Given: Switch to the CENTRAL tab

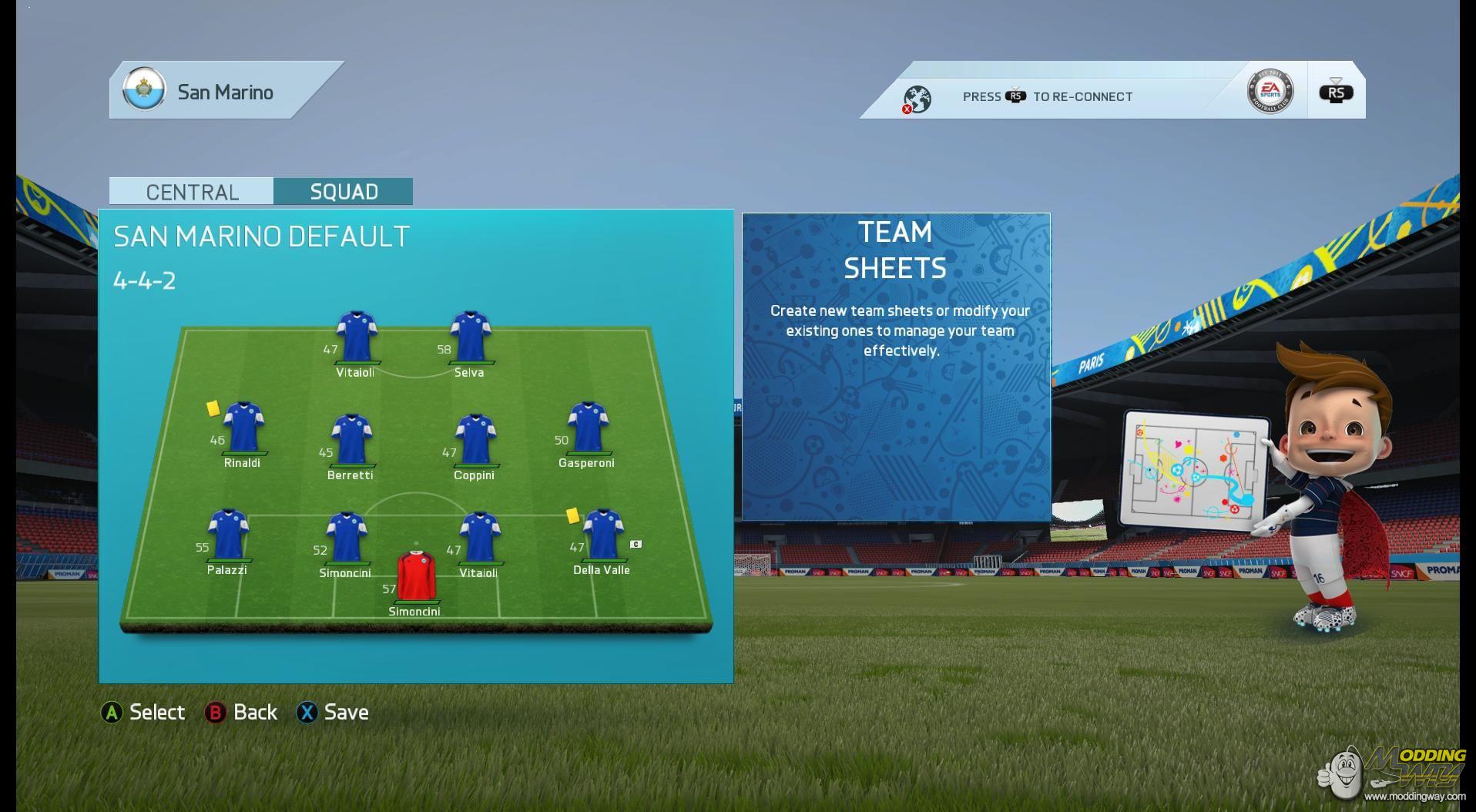Looking at the screenshot, I should [191, 191].
